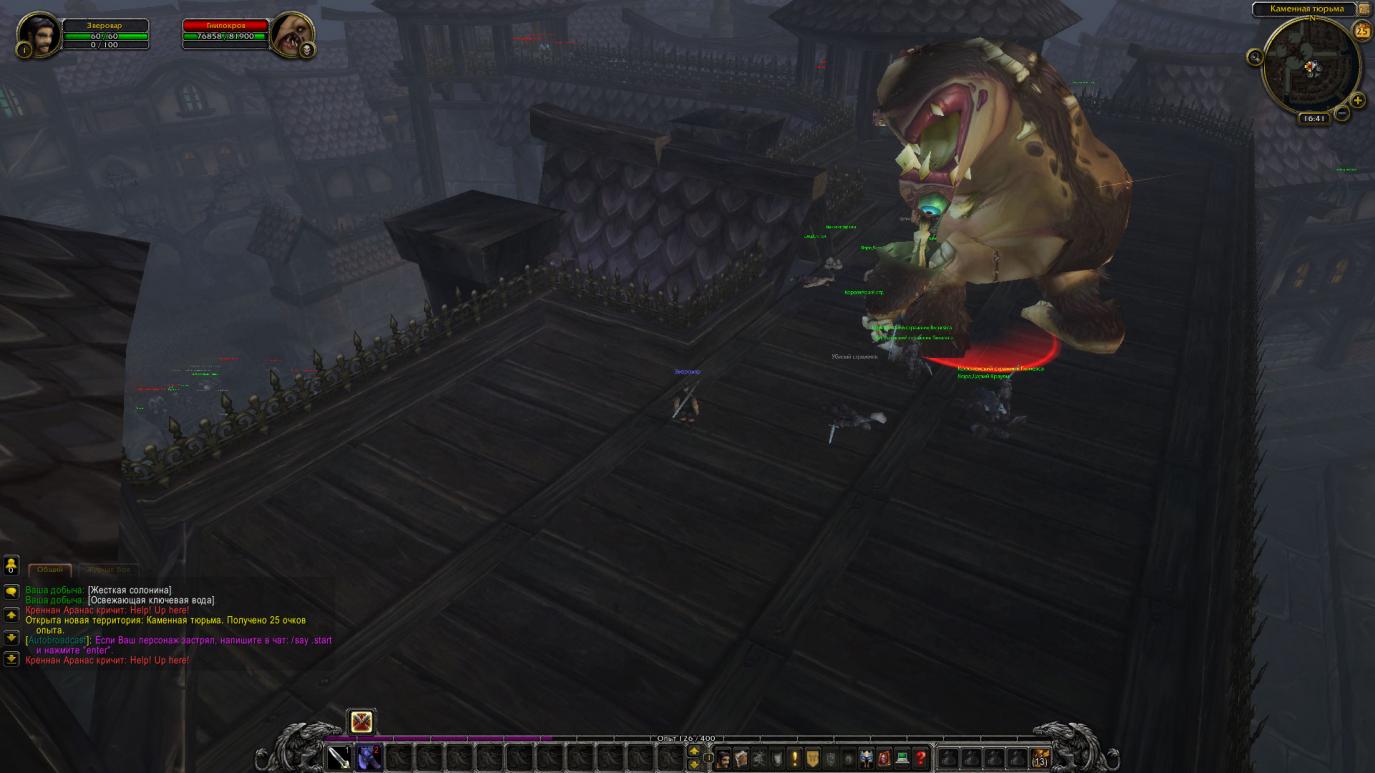Activate the sword attack ability in slot 1
This screenshot has width=1375, height=773.
[x=339, y=758]
